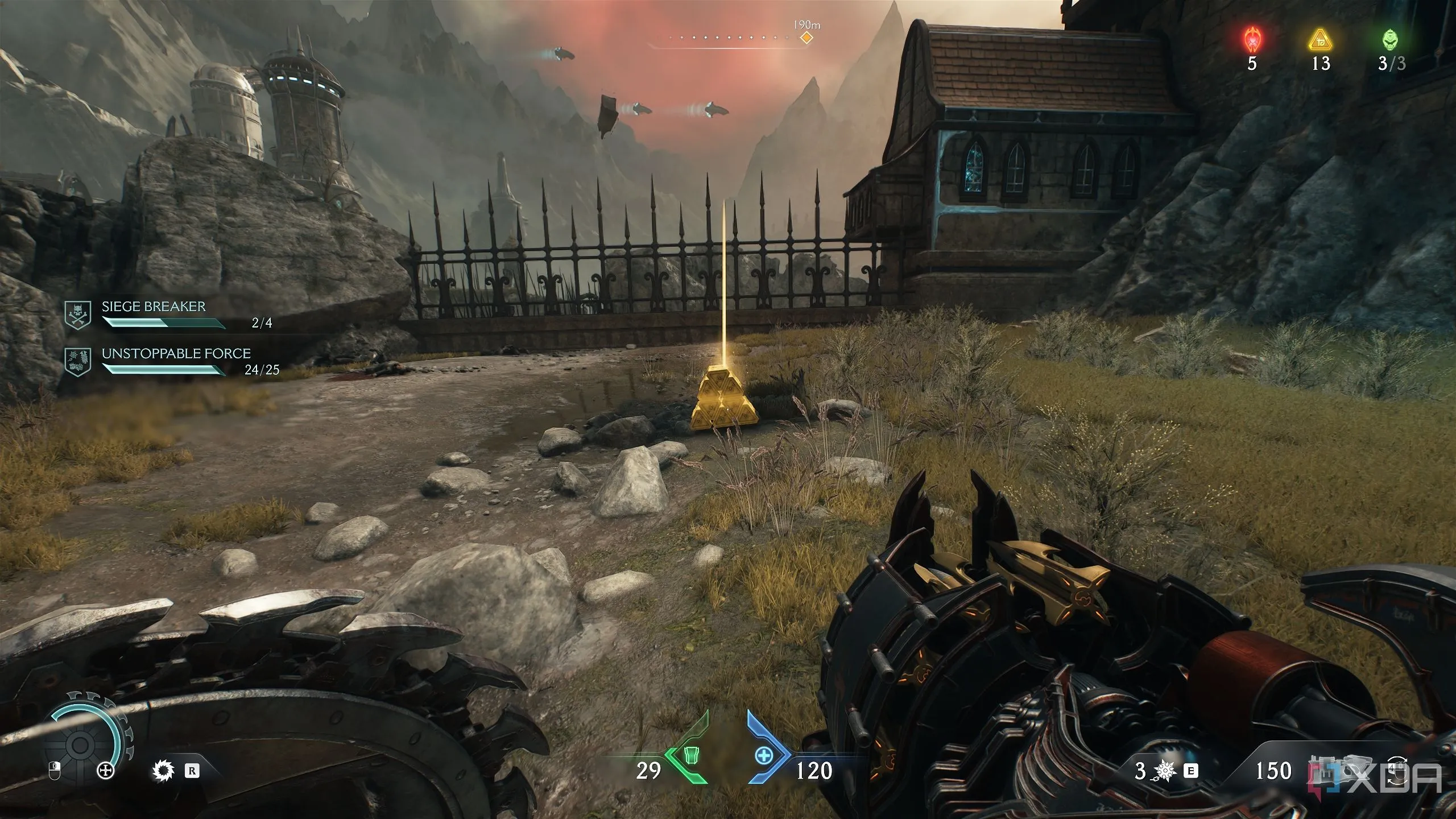
Task: Select the red demon resource icon
Action: (x=1252, y=40)
